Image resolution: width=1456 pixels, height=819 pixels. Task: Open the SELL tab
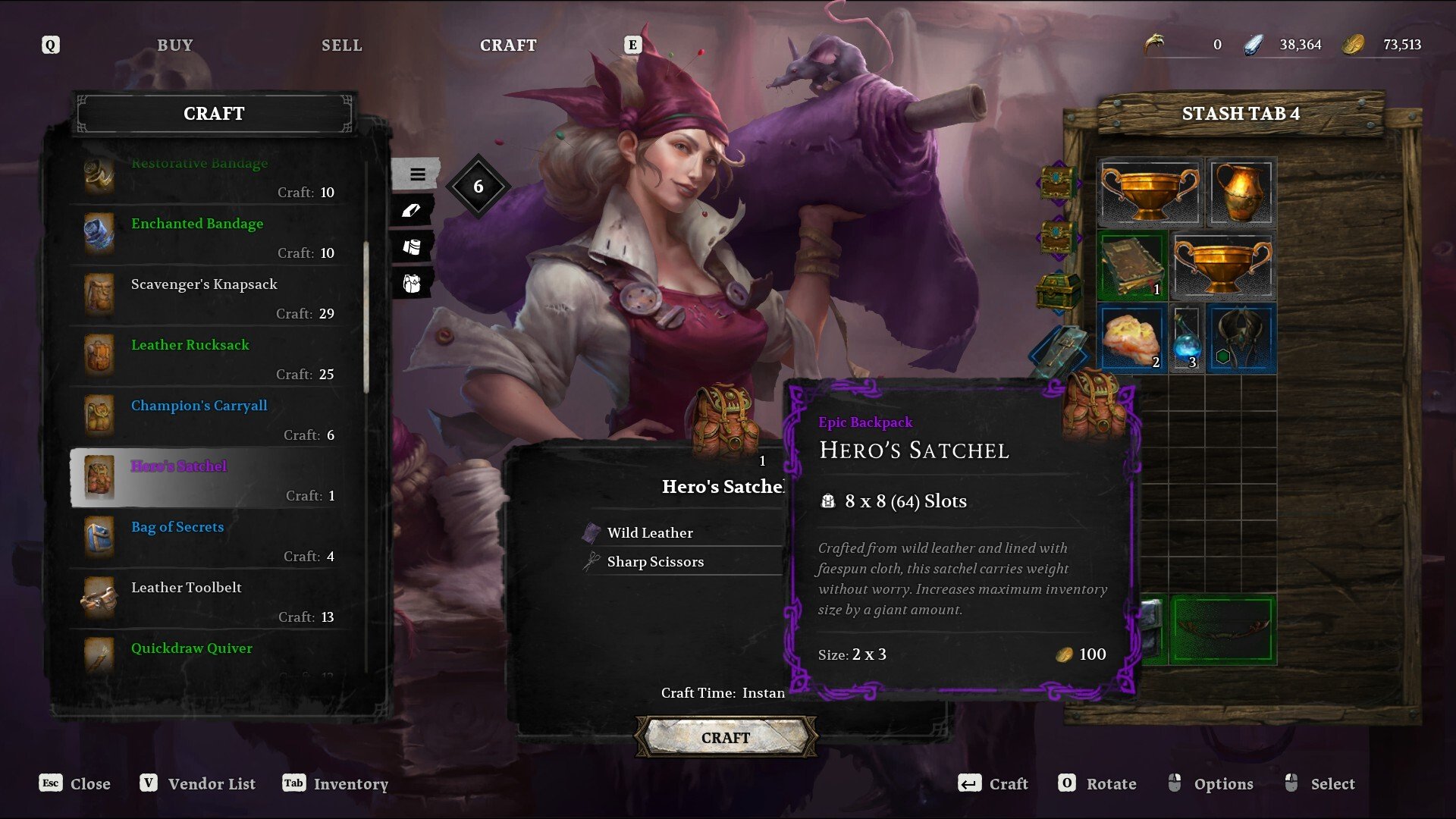pos(341,45)
